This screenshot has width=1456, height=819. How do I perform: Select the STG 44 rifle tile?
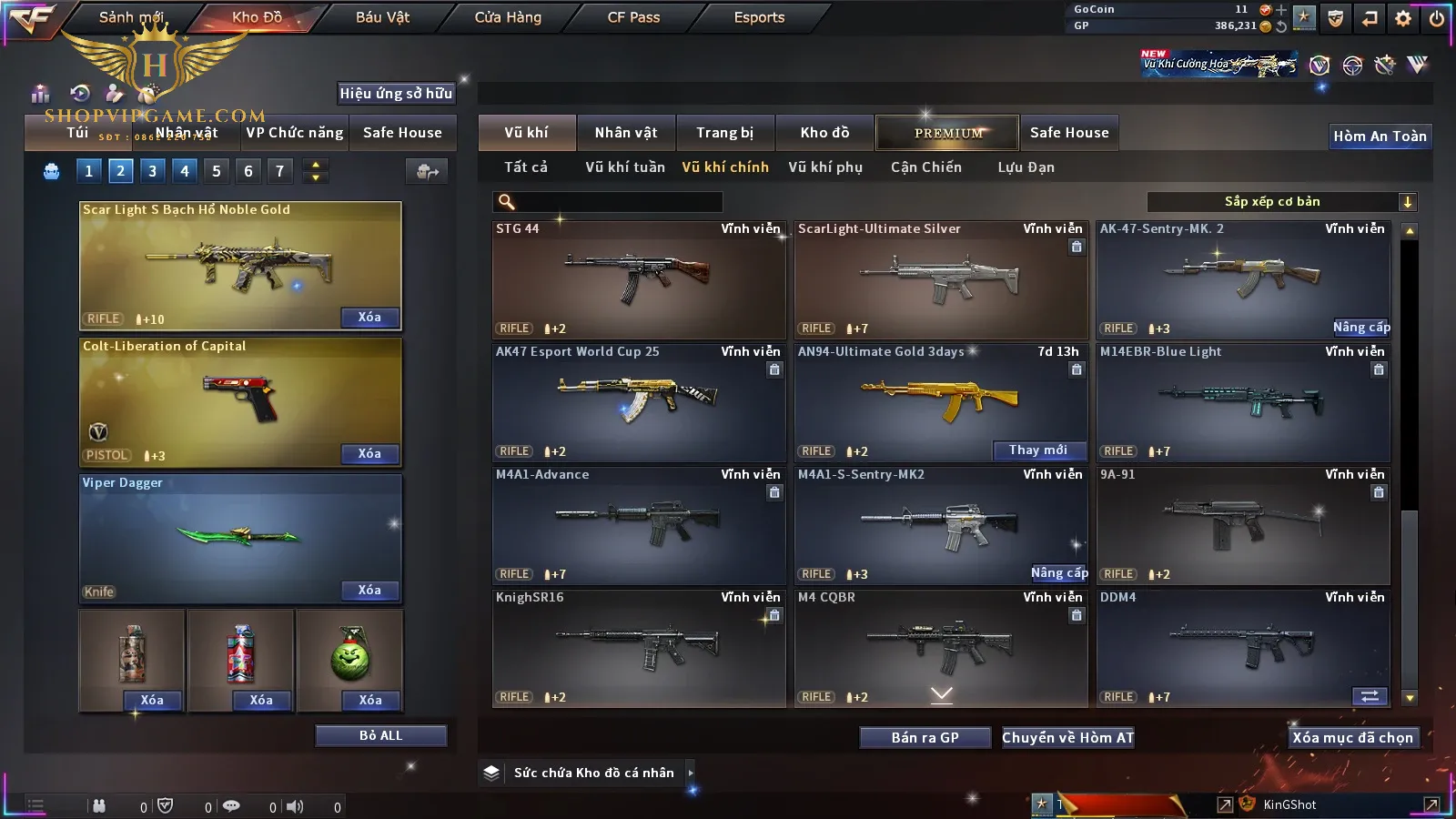(x=638, y=279)
